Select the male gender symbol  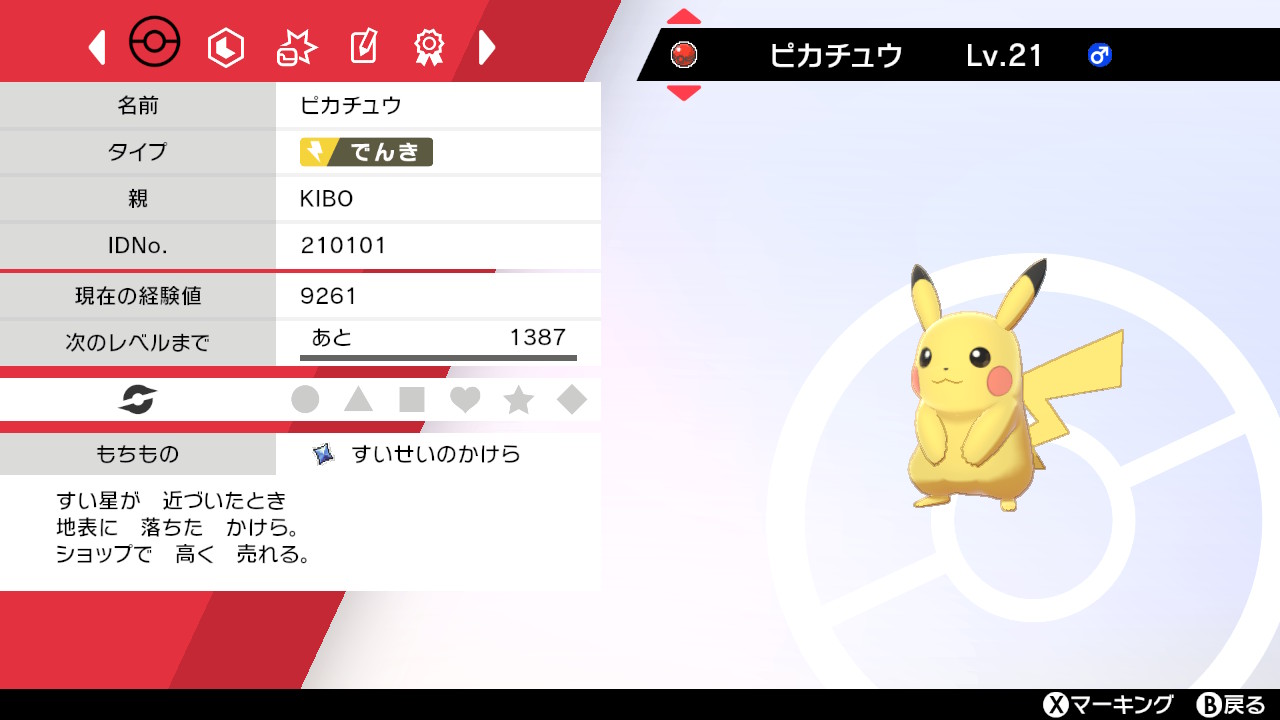coord(1100,57)
